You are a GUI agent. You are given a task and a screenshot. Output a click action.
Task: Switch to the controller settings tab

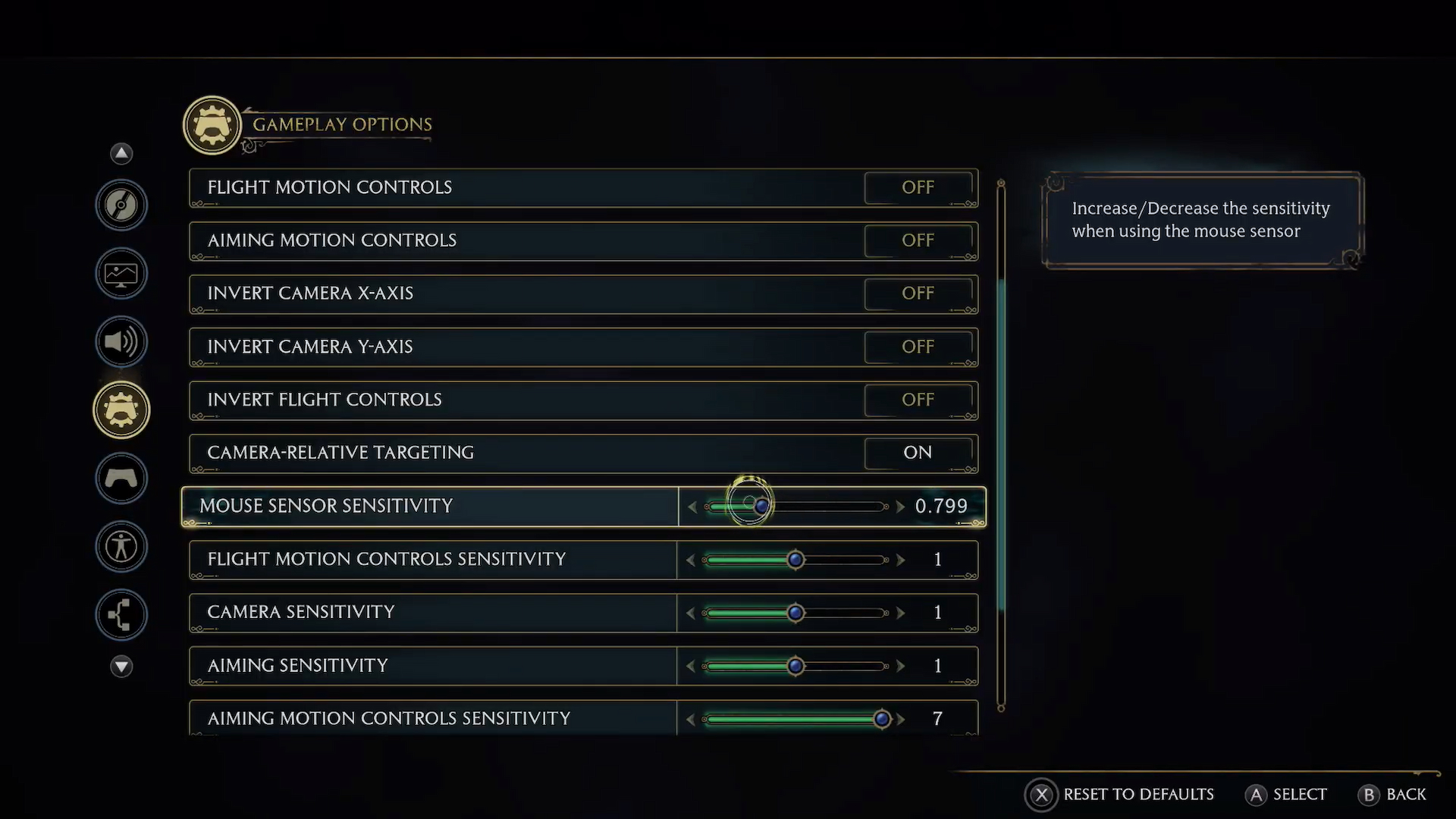click(x=121, y=478)
